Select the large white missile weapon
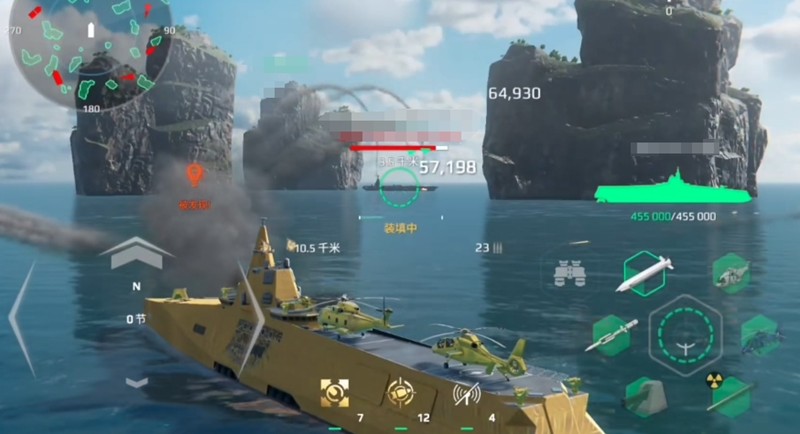Image resolution: width=800 pixels, height=434 pixels. click(644, 273)
